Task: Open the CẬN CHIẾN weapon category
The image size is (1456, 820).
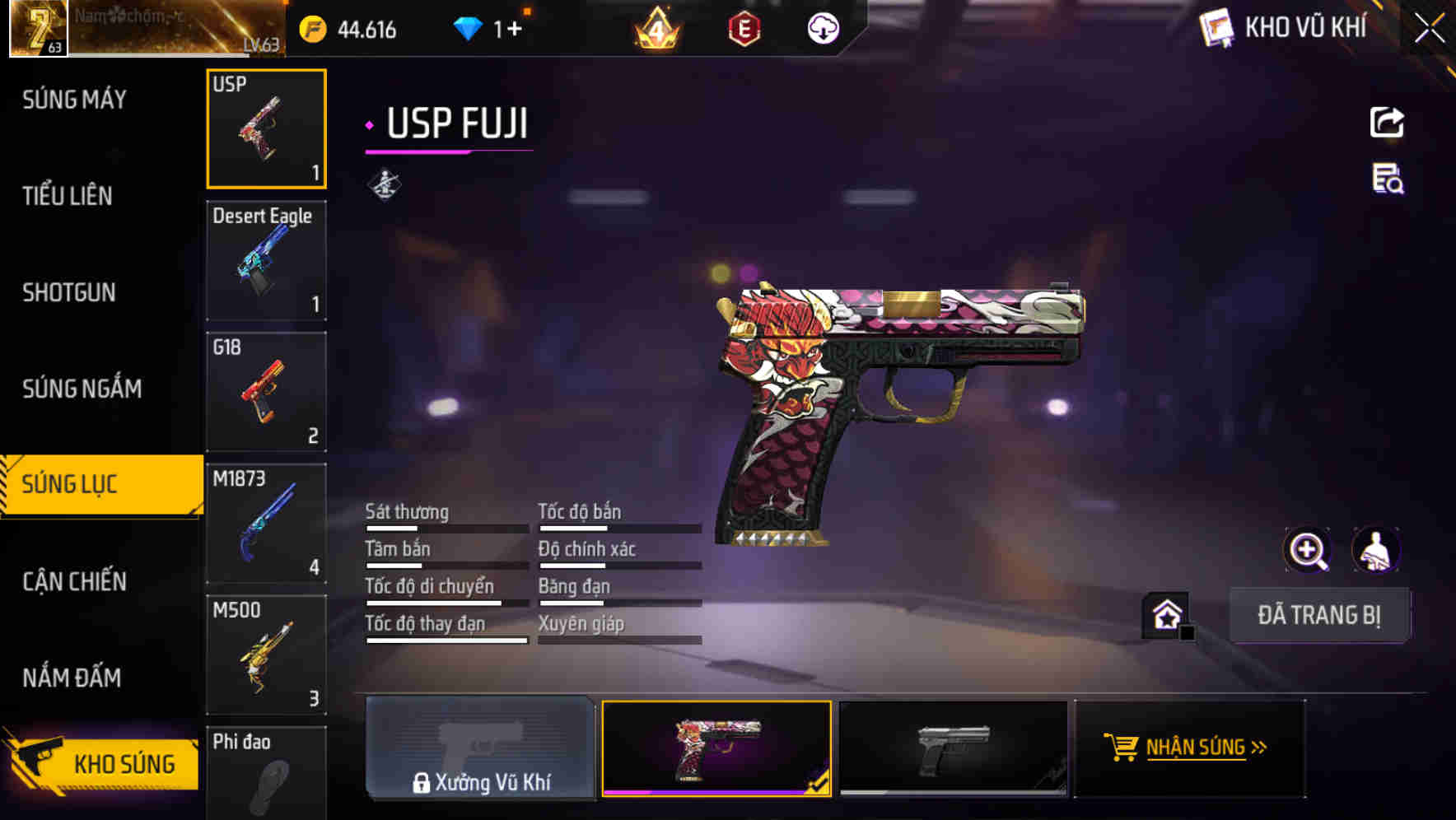Action: [x=72, y=581]
